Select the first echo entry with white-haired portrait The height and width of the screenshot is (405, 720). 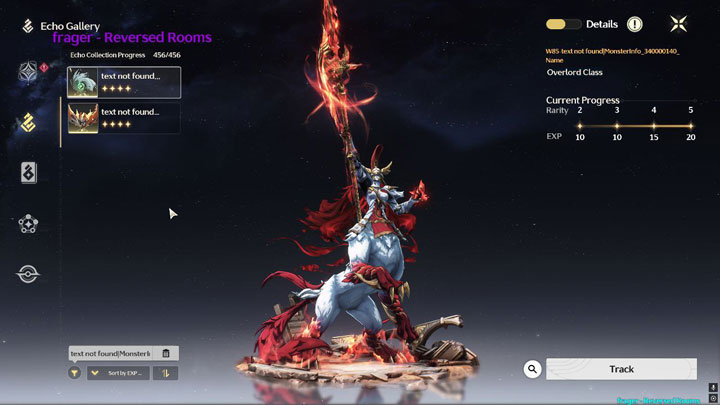point(124,82)
